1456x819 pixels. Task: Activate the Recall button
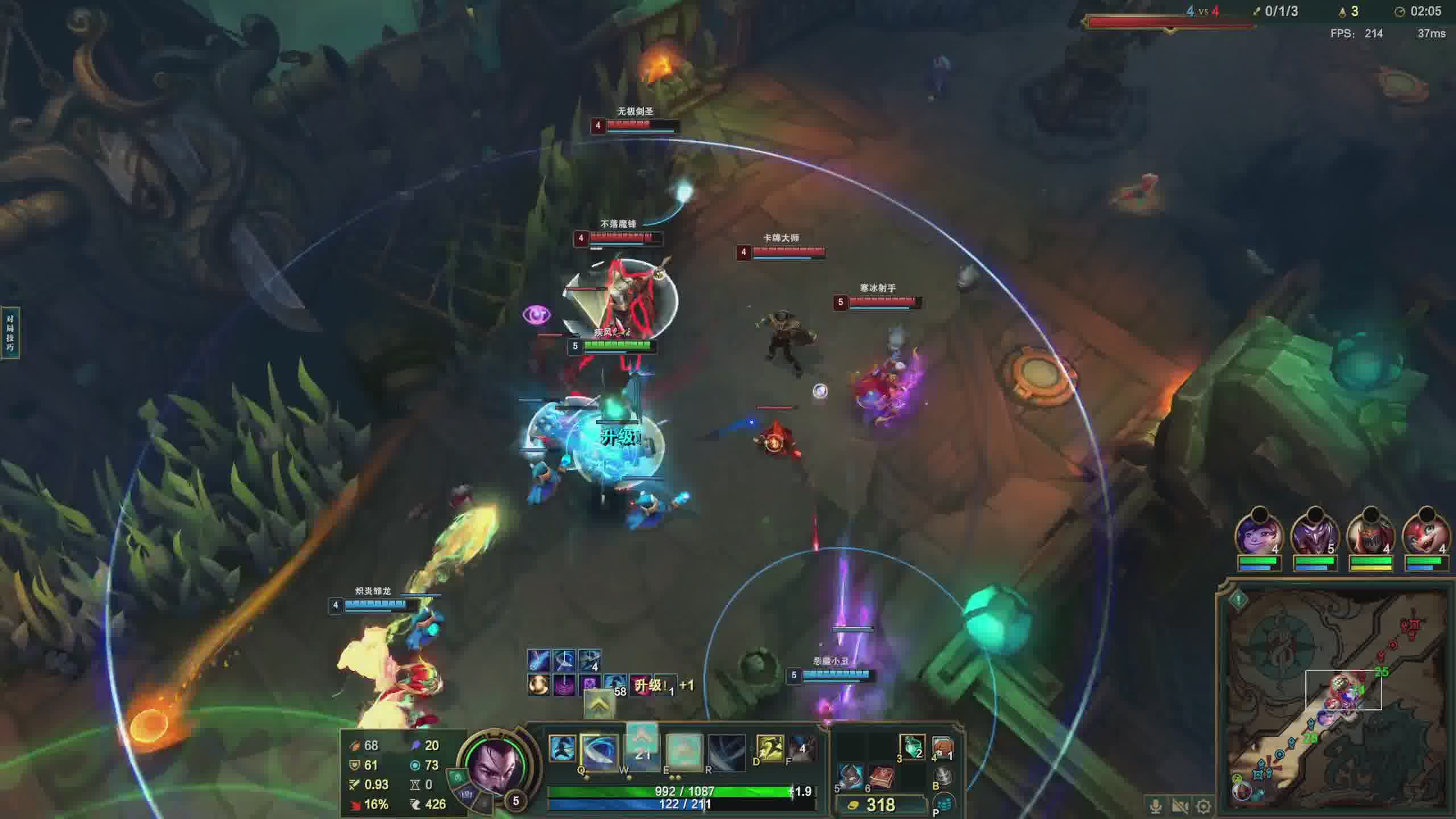[x=942, y=776]
